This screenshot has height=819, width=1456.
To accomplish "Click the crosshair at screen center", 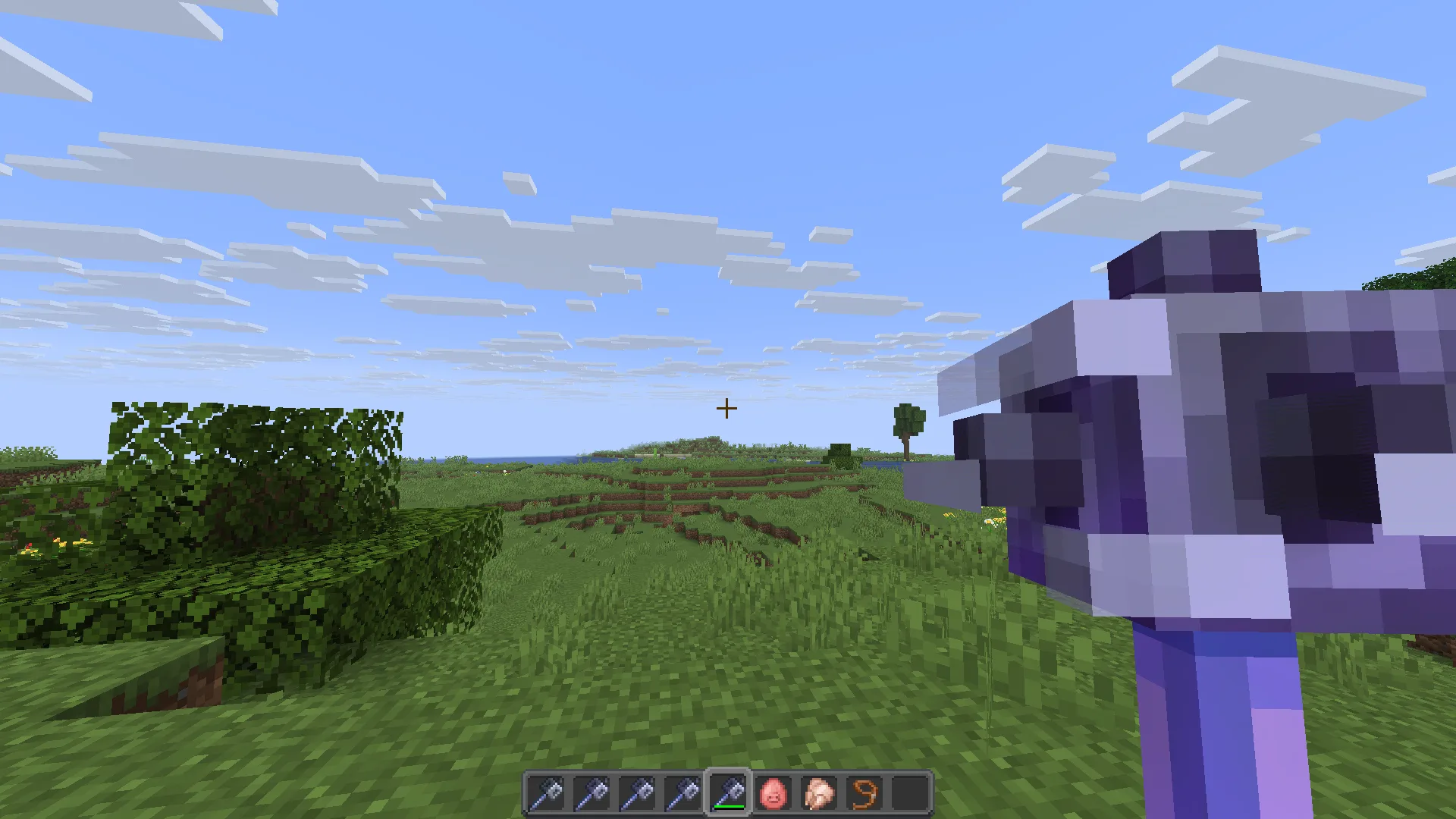I will point(726,408).
